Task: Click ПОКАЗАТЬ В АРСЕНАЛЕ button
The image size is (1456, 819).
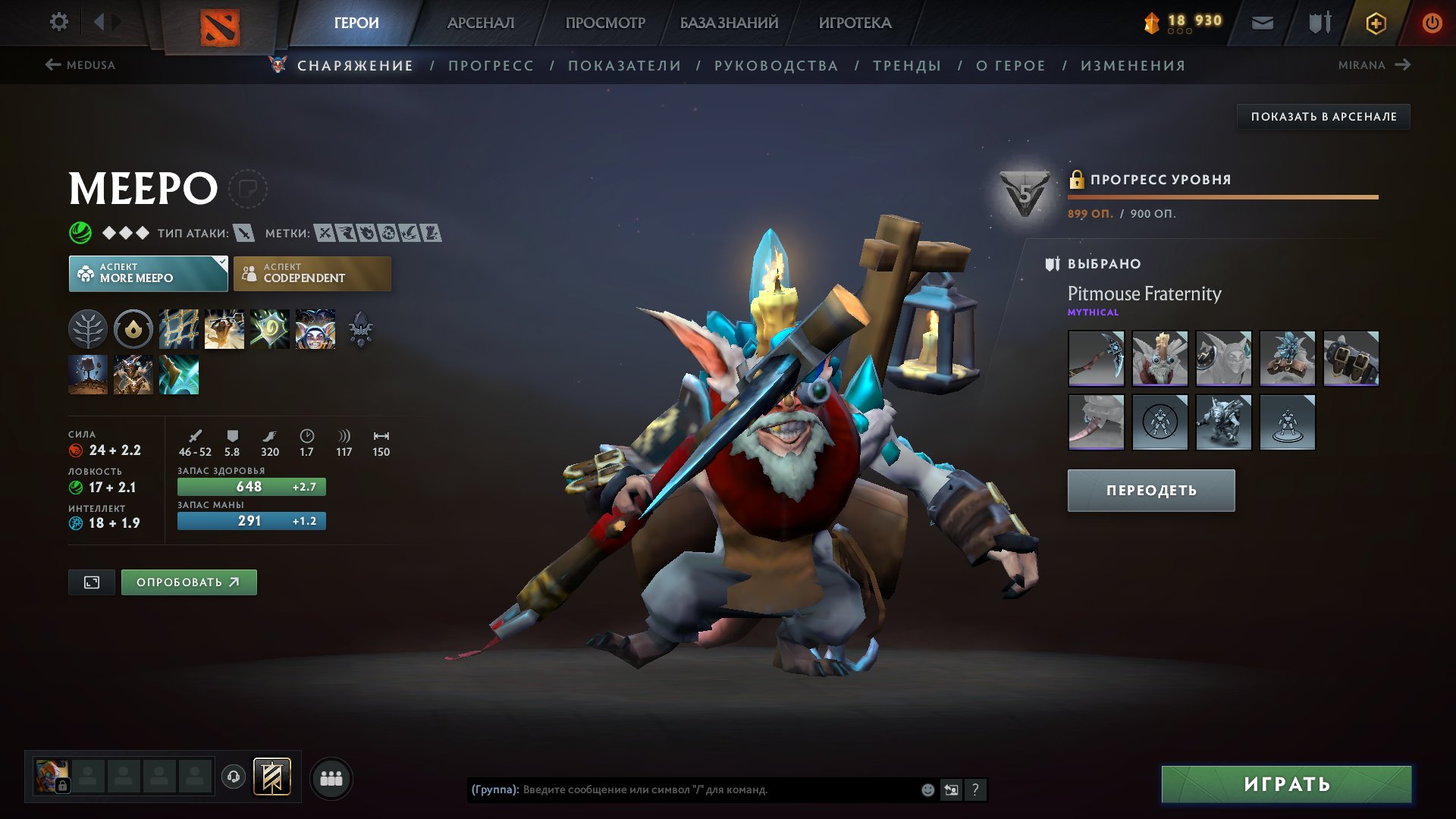Action: click(x=1323, y=117)
